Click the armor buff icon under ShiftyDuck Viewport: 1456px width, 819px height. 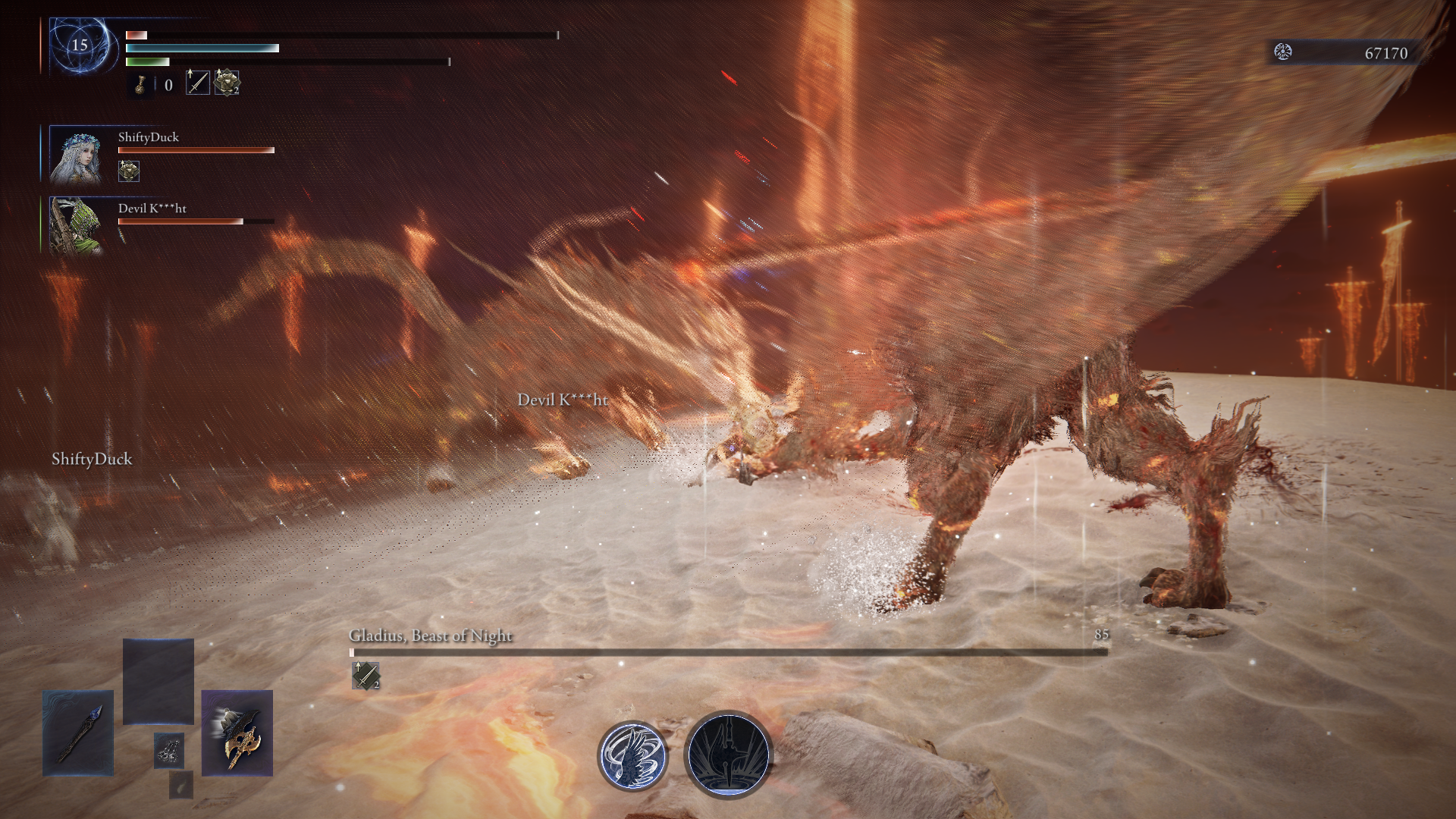click(129, 171)
